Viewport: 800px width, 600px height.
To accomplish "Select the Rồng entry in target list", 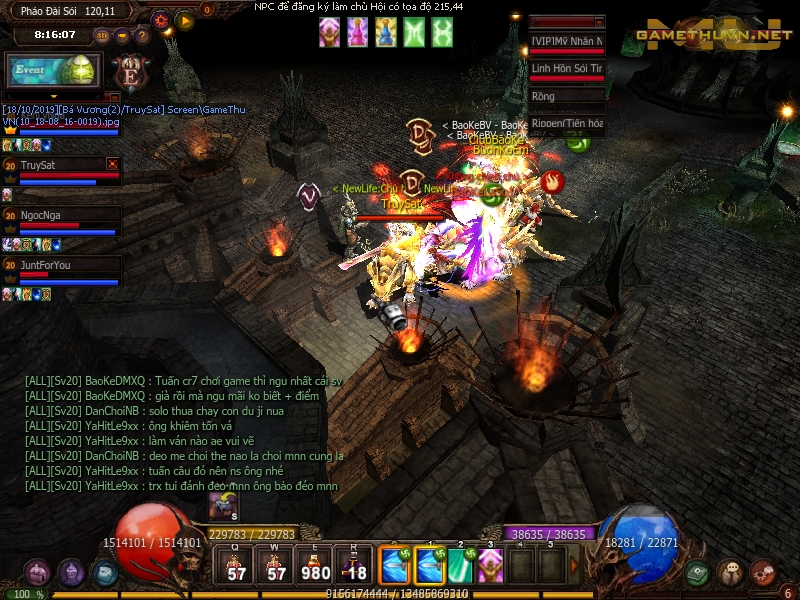I will (x=567, y=97).
